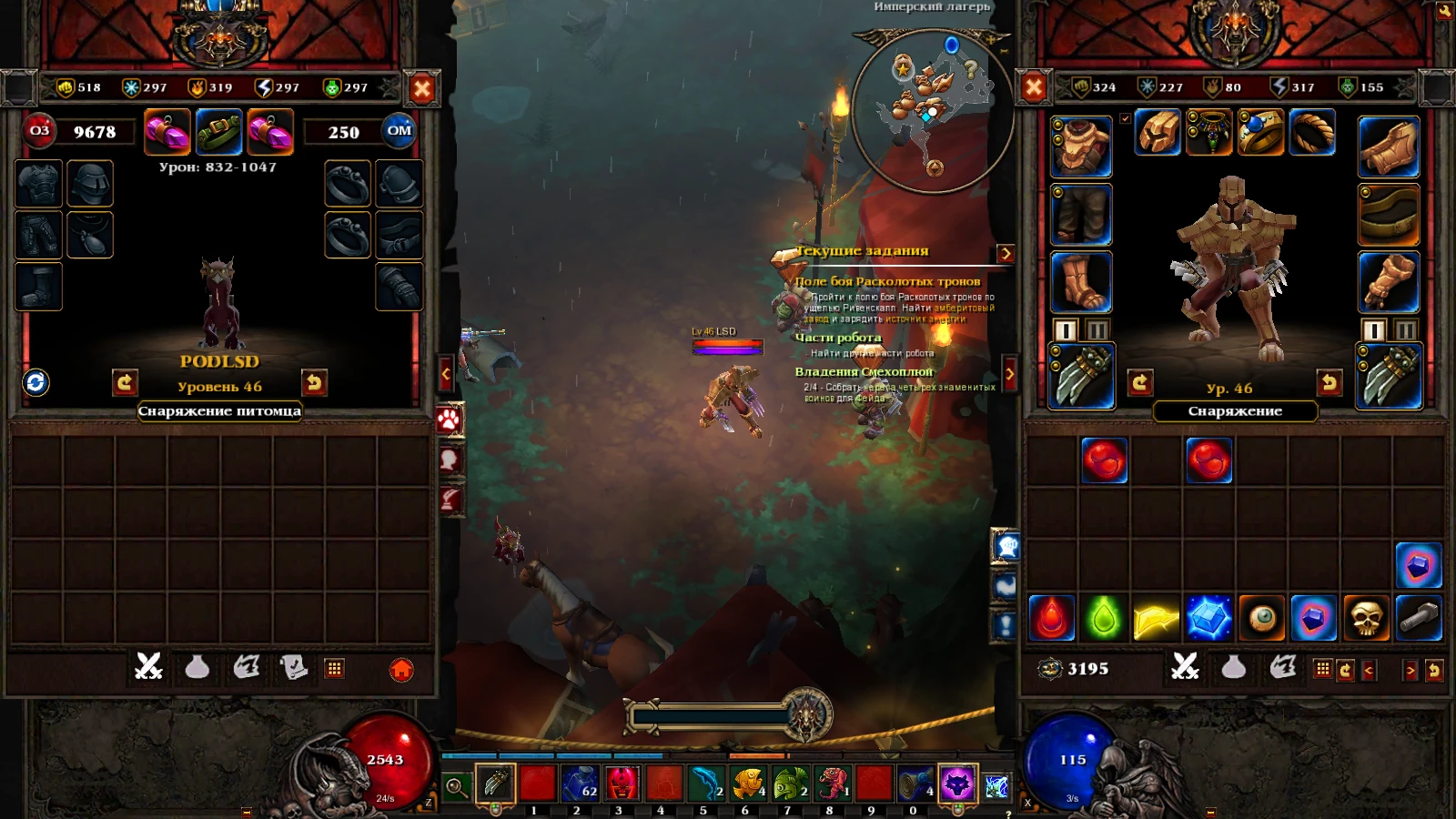Enable weapon set I on the pet panel
This screenshot has width=1456, height=819.
(x=1064, y=331)
